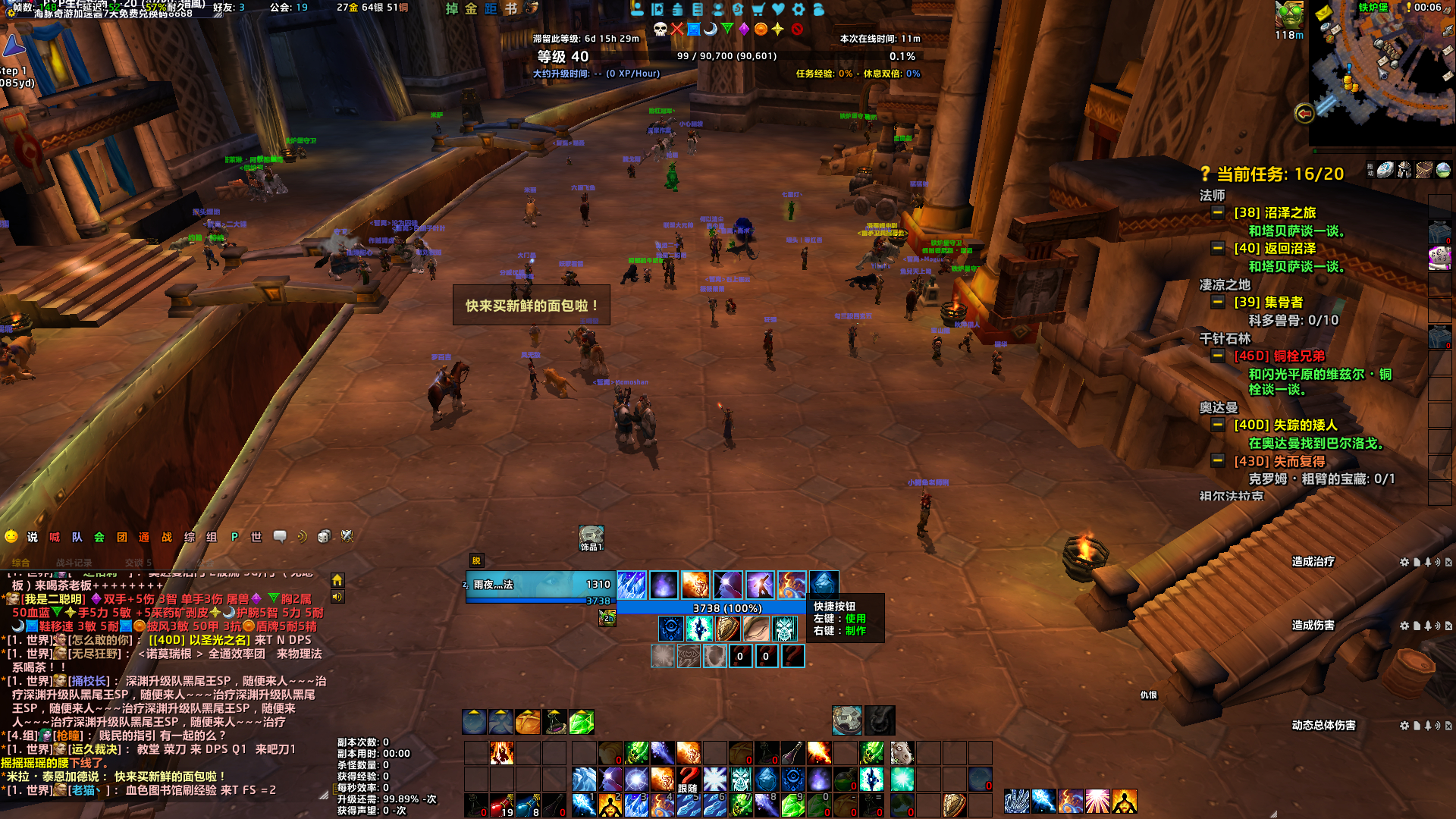Click the red arrow button beside the minimap
Screen dimensions: 1456x819
[1304, 114]
